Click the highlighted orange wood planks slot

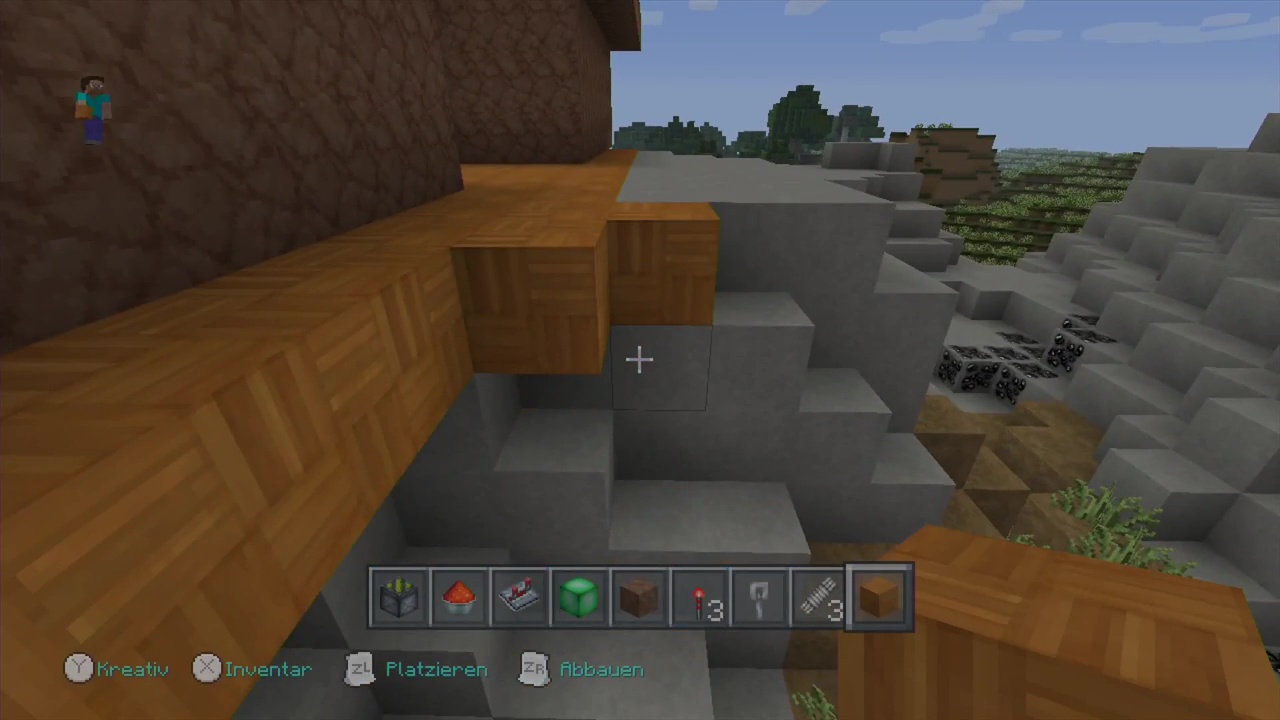(x=880, y=598)
